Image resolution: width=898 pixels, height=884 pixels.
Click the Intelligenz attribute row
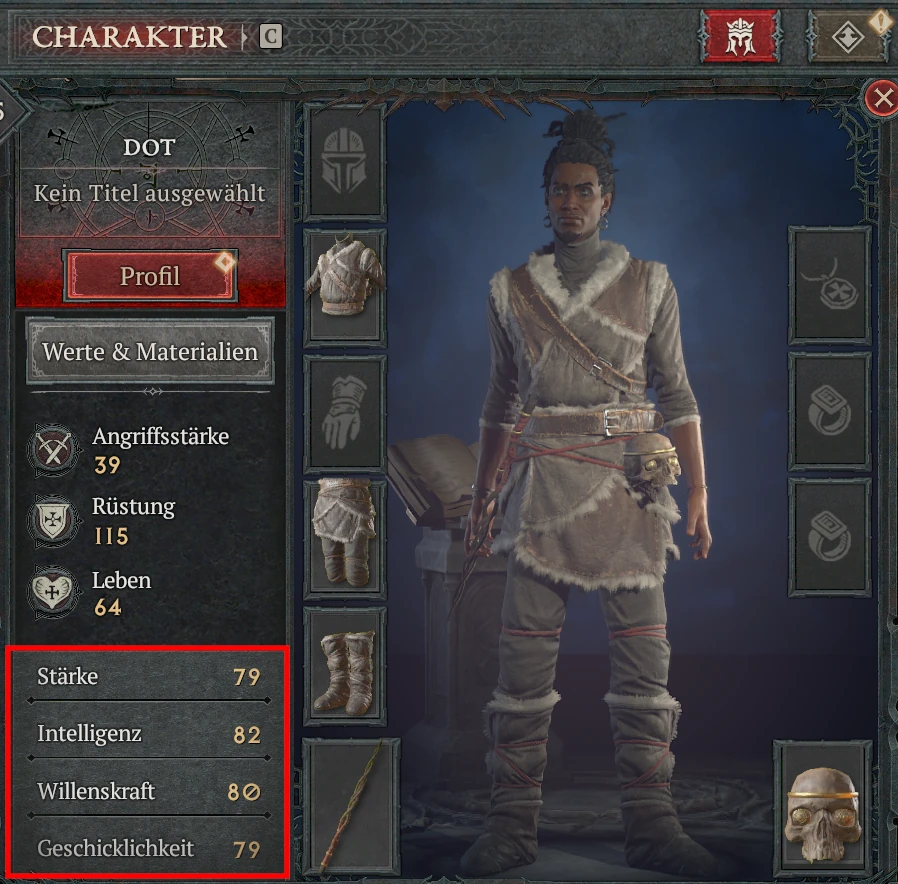point(149,735)
